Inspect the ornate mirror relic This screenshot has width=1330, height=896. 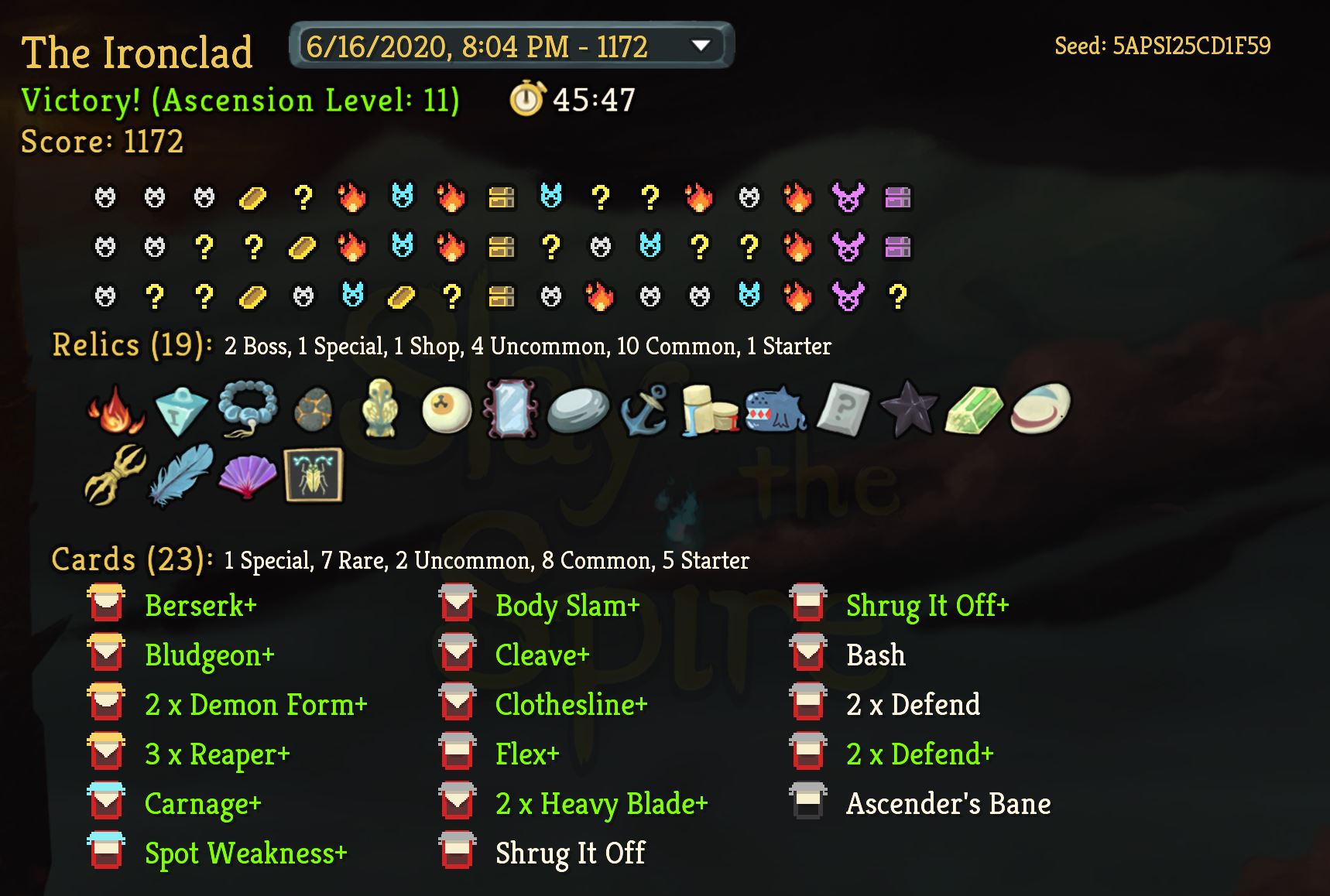(510, 409)
